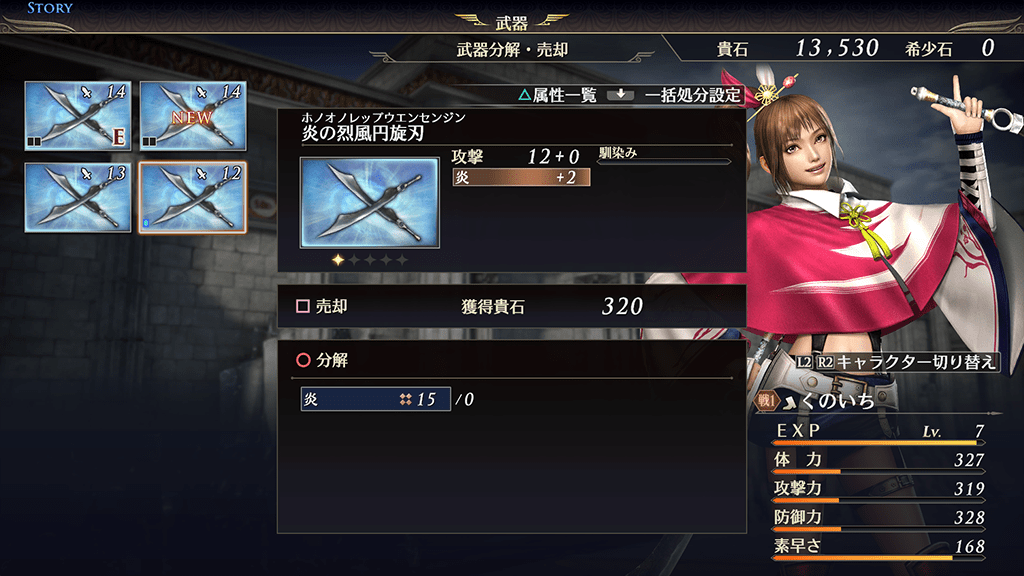Choose the 売却 sell option
Image resolution: width=1024 pixels, height=576 pixels.
click(x=322, y=307)
